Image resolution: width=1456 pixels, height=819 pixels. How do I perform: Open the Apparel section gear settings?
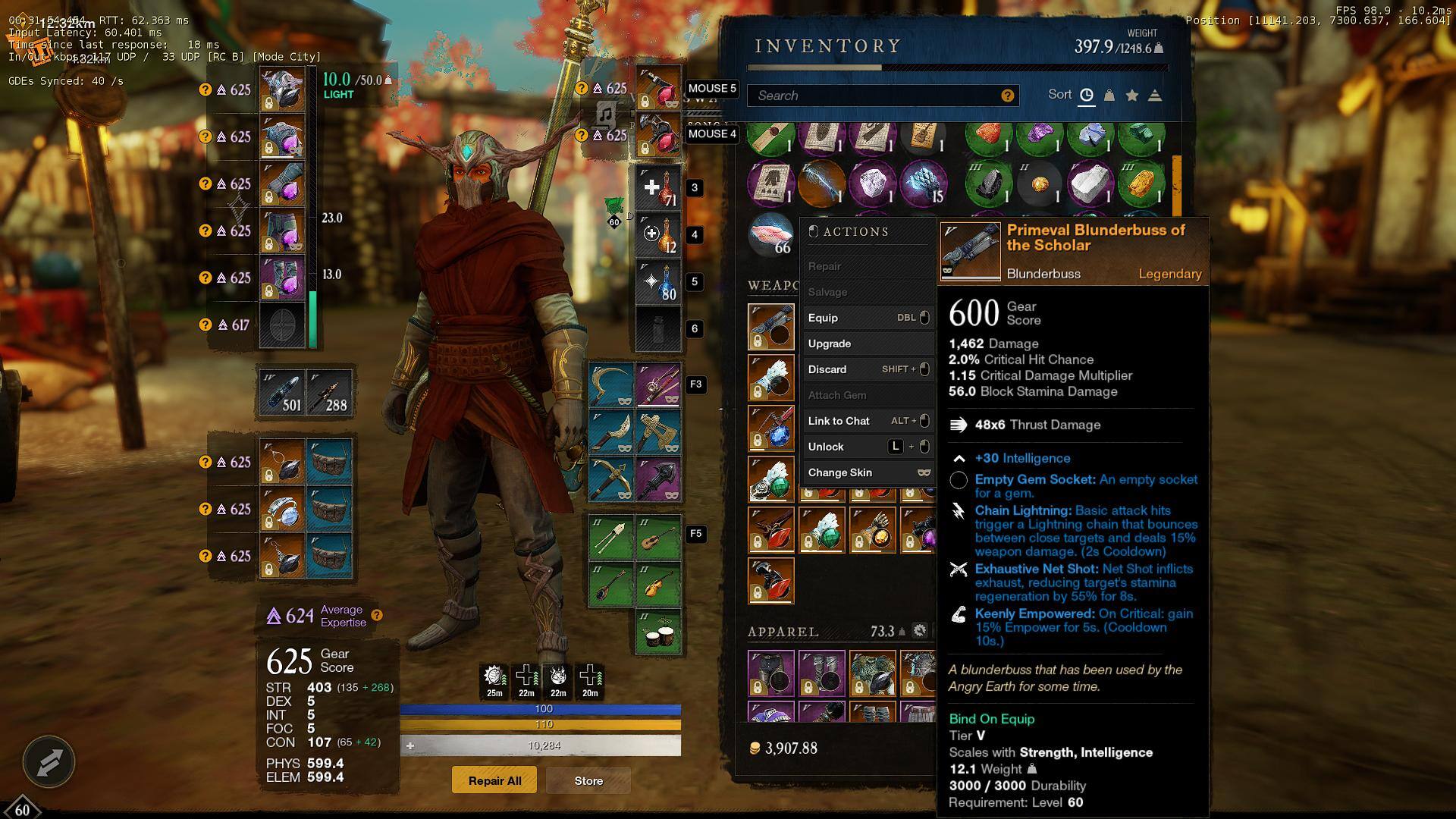point(919,631)
